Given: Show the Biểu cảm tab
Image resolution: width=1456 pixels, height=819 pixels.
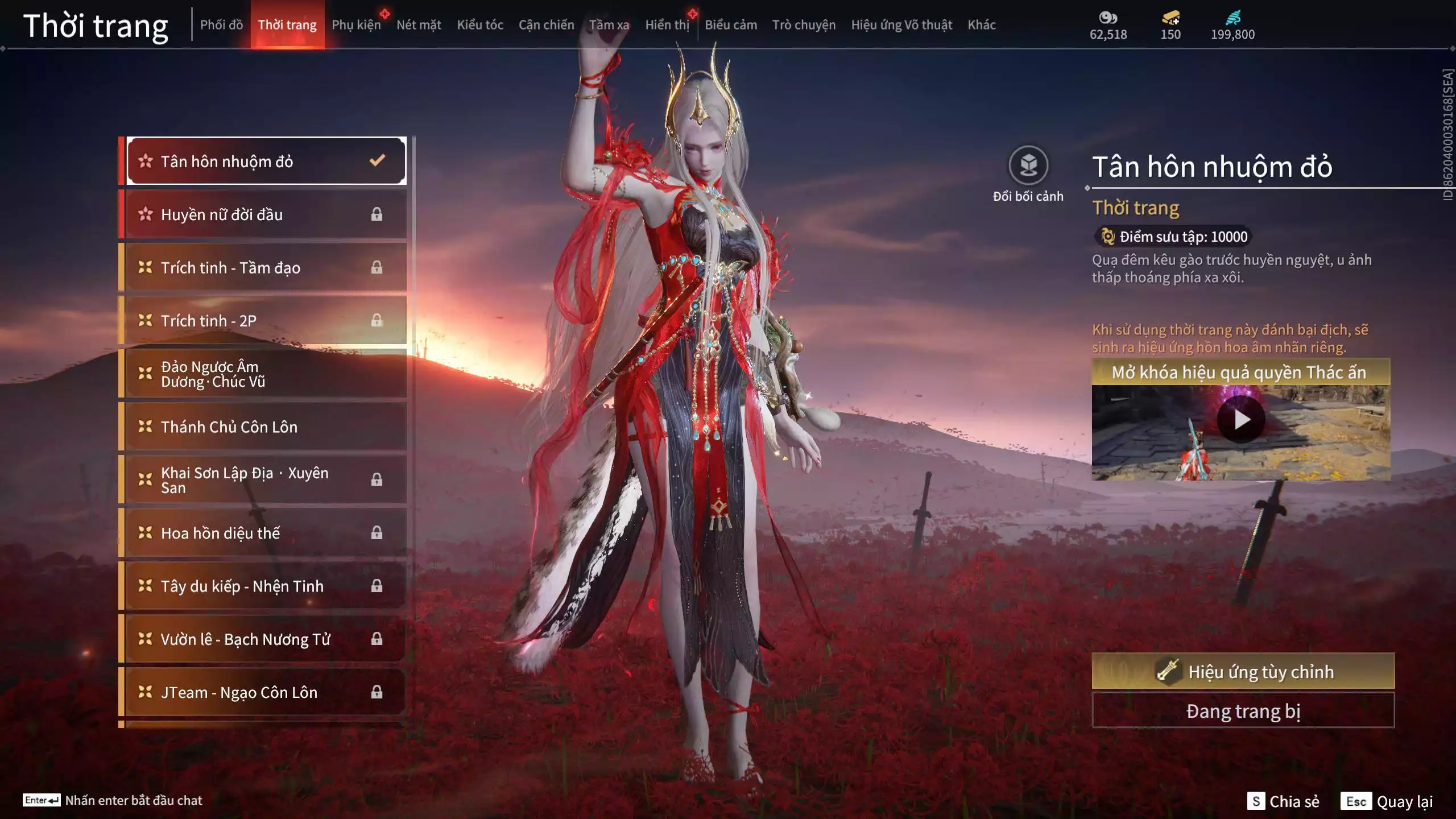Looking at the screenshot, I should point(731,25).
